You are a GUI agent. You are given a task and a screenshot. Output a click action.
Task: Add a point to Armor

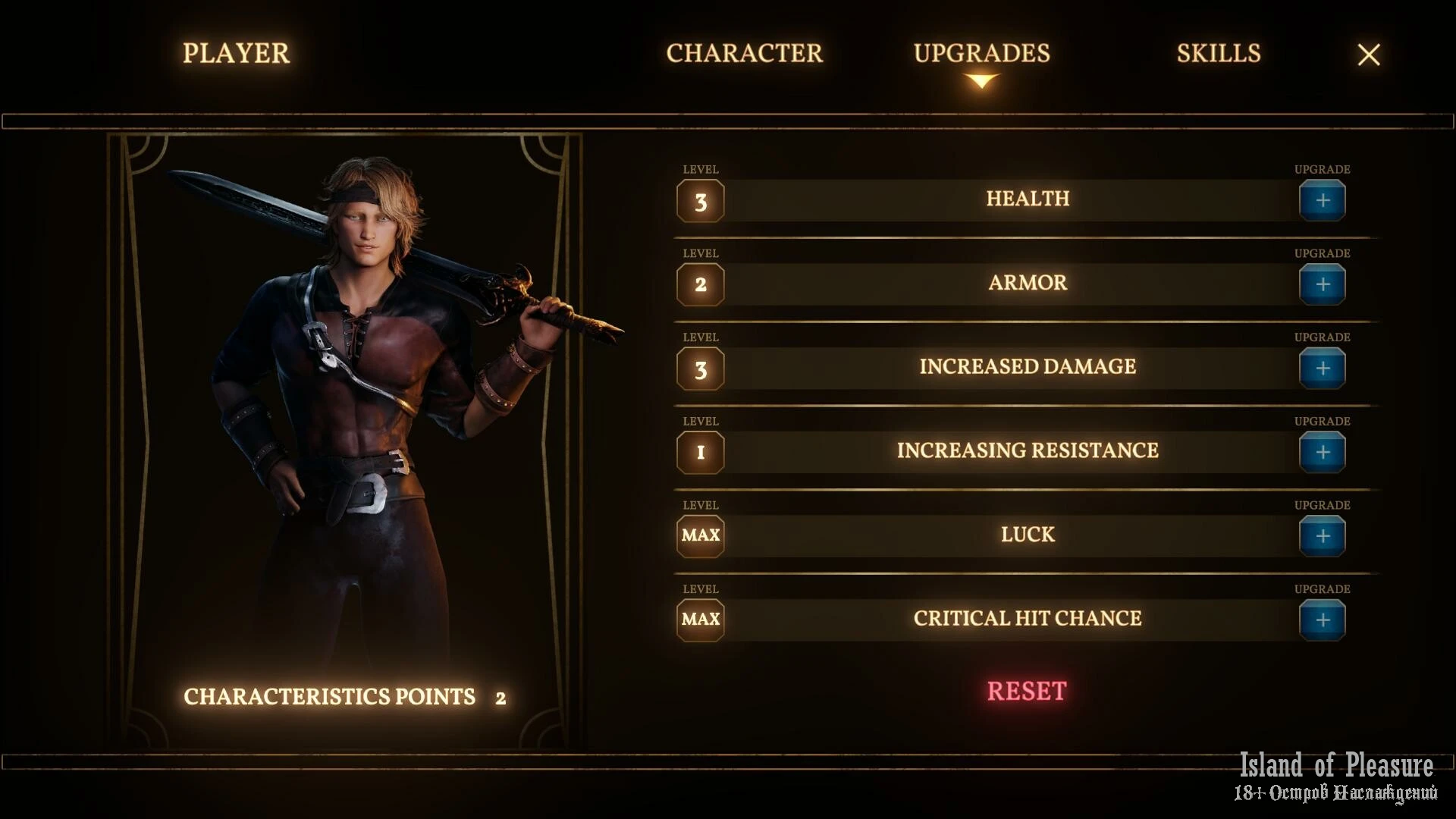coord(1322,285)
